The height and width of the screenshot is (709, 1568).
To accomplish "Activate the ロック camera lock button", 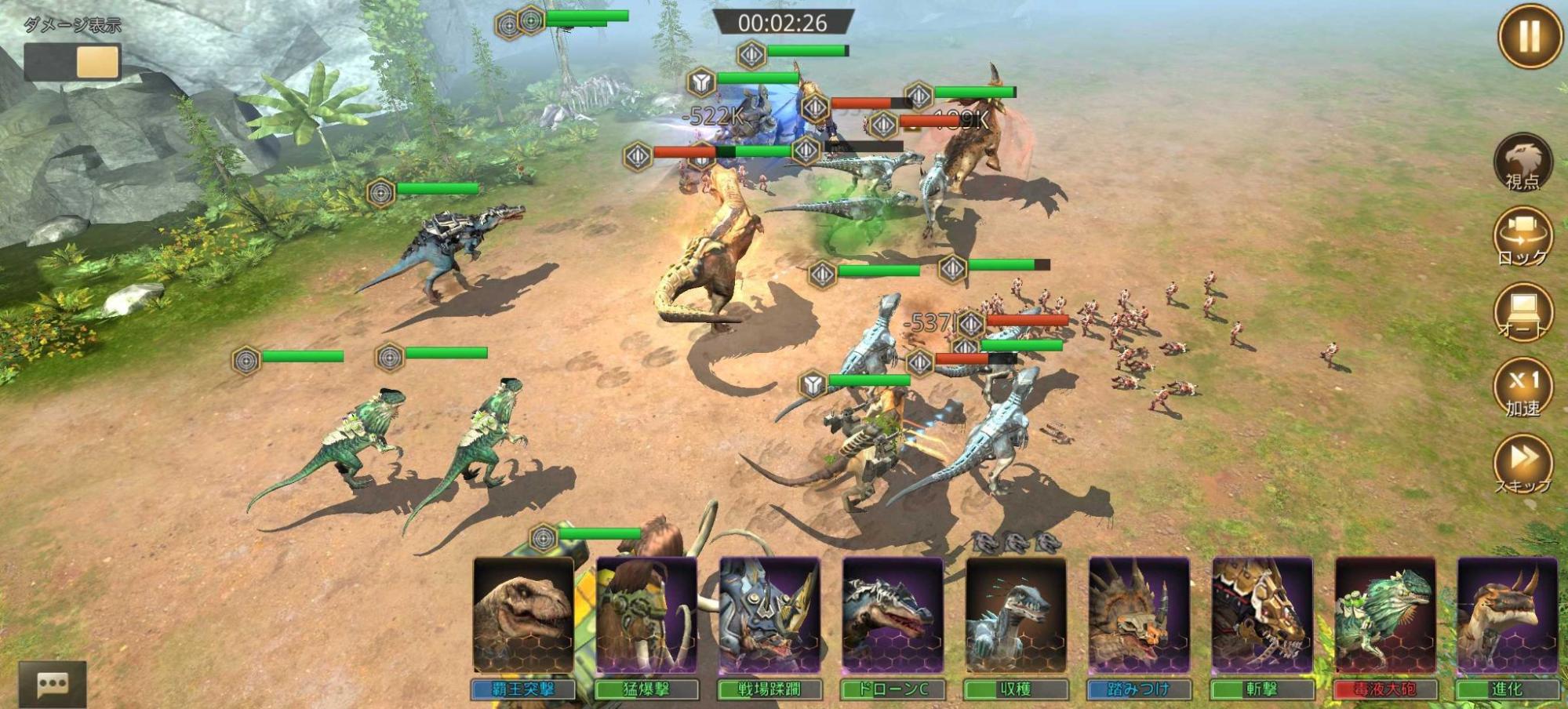I will coord(1523,236).
